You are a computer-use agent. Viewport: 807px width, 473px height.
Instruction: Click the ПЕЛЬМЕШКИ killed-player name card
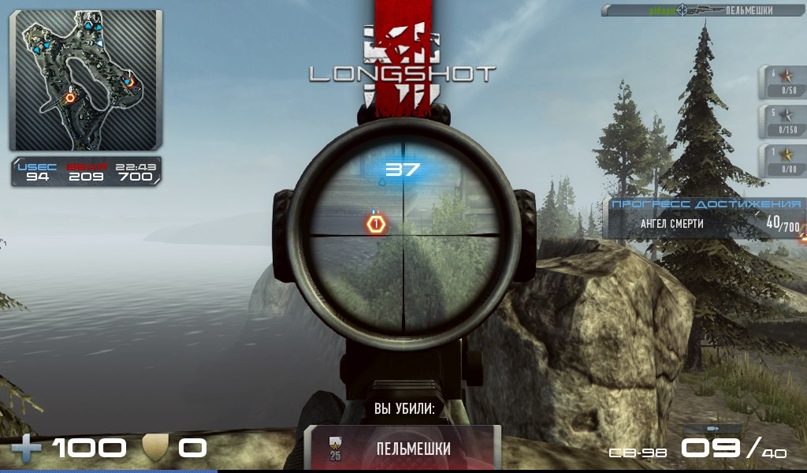(x=402, y=448)
